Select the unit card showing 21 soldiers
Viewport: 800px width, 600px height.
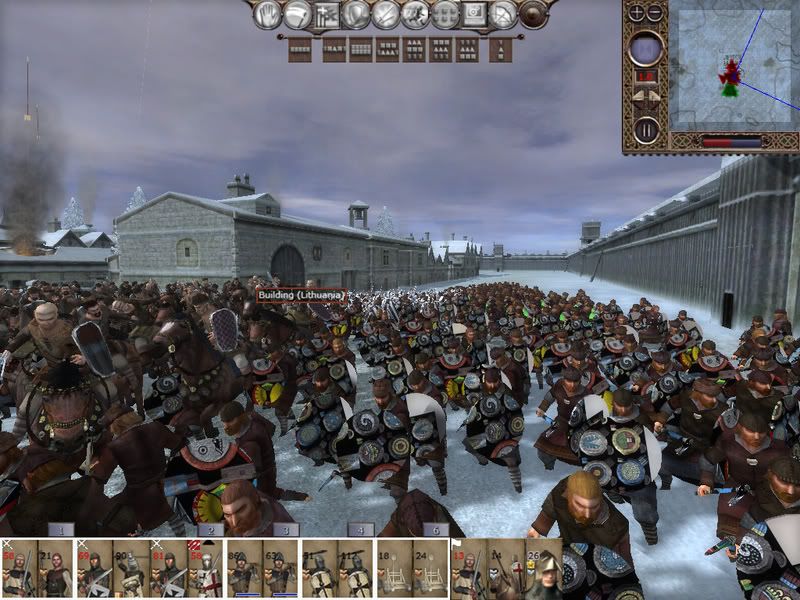click(55, 574)
